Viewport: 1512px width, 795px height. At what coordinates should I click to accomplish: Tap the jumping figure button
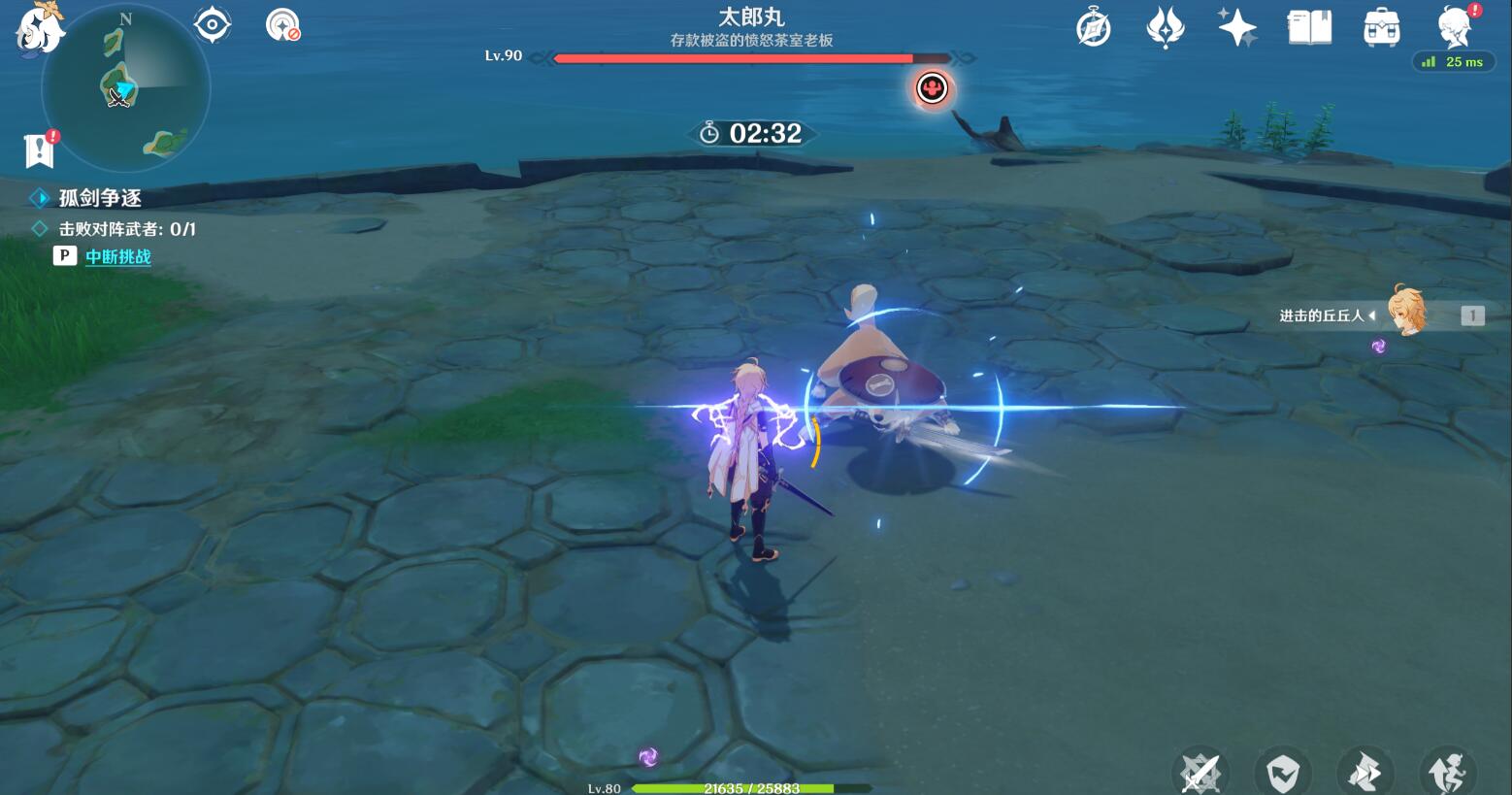pyautogui.click(x=1447, y=774)
